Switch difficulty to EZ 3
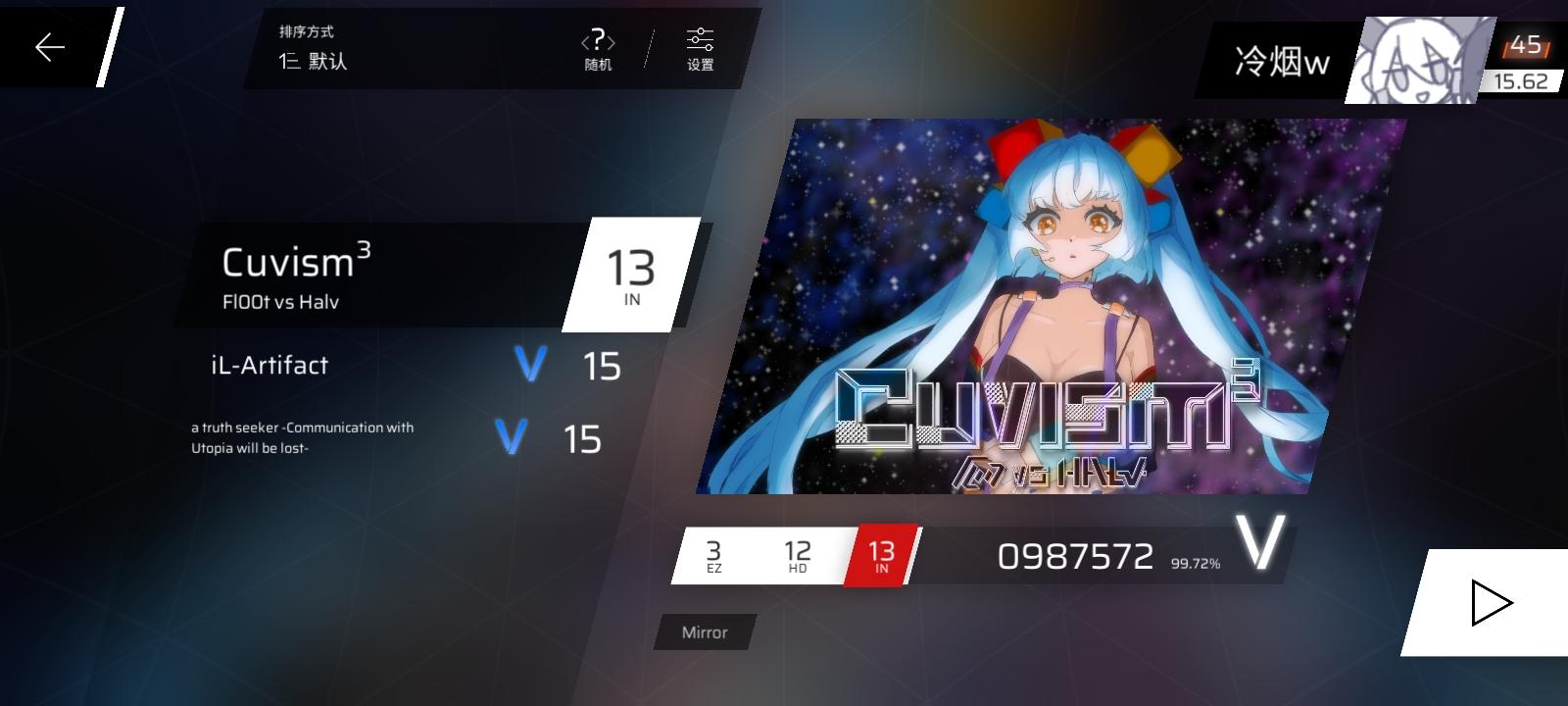Viewport: 1568px width, 706px height. (714, 554)
